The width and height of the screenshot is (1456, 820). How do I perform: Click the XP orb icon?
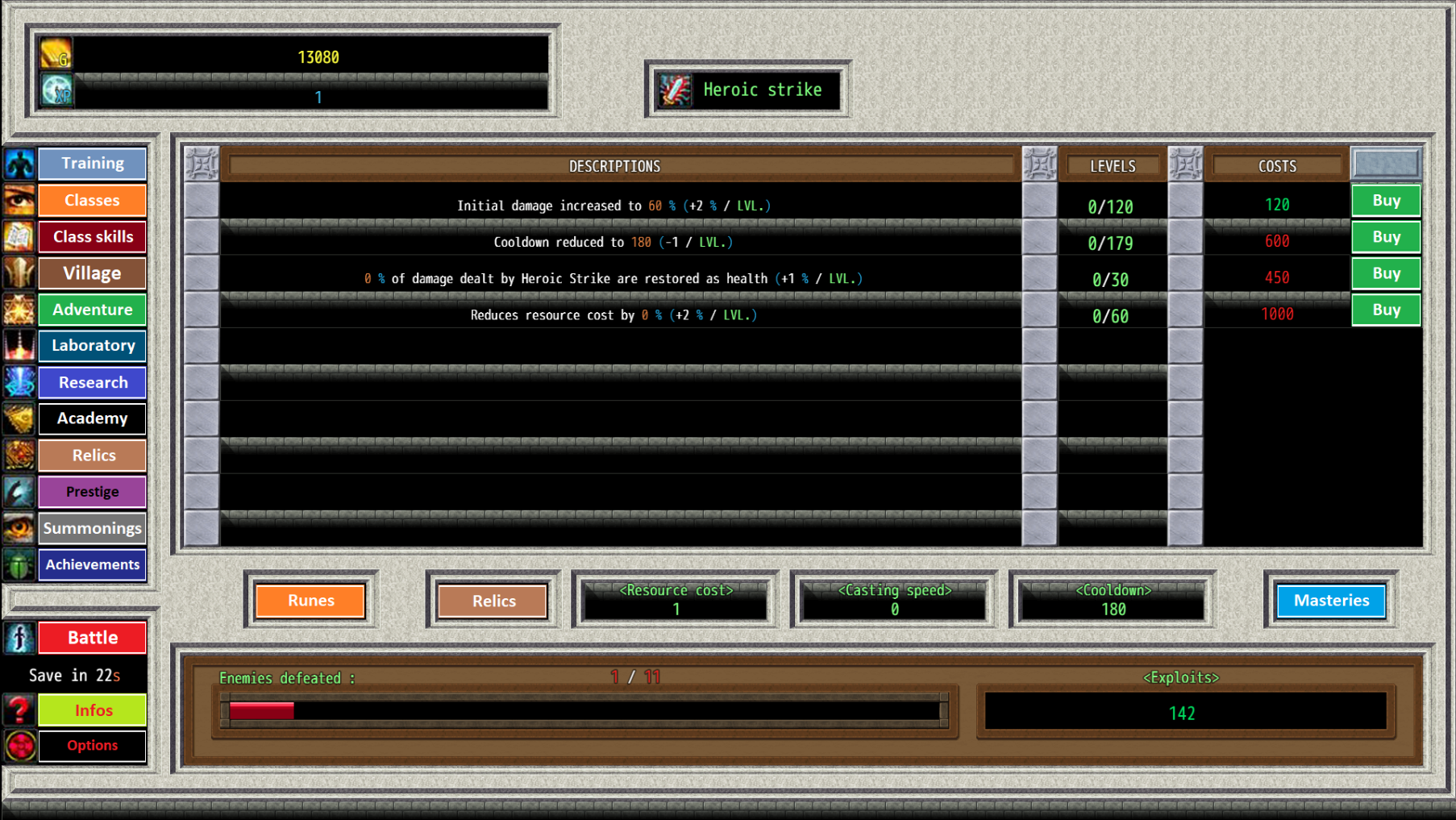point(55,89)
